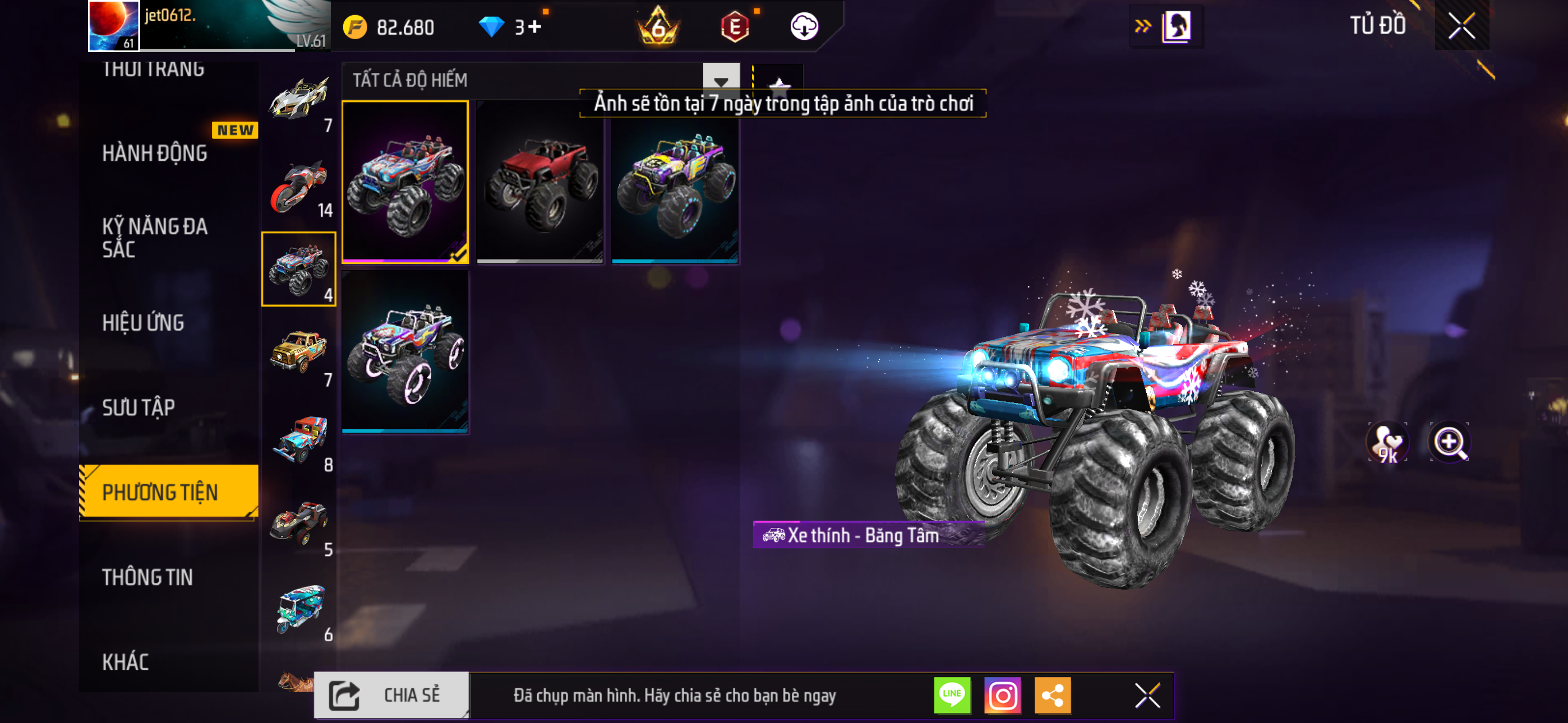Share screenshot to Instagram
This screenshot has width=1568, height=723.
(x=1002, y=695)
